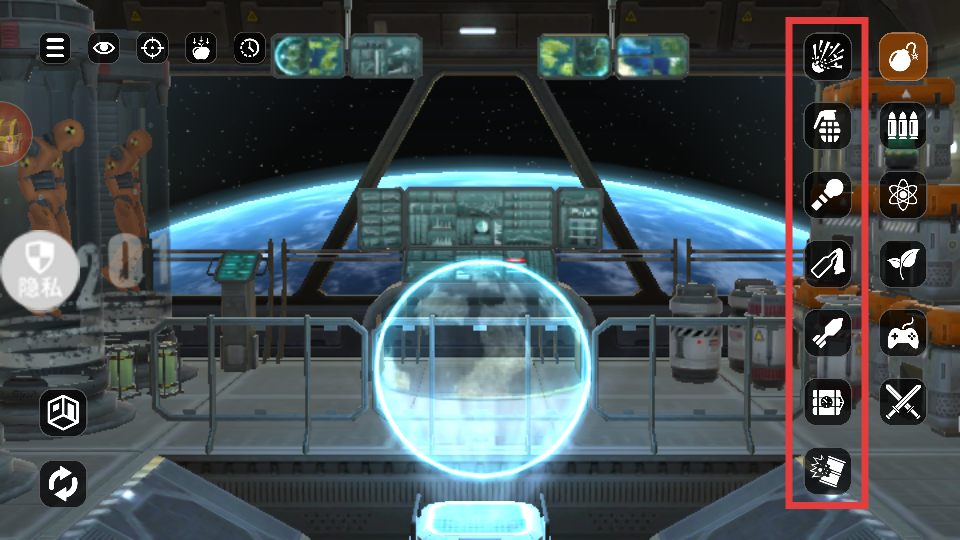Choose the timed dynamite explosive

click(828, 401)
